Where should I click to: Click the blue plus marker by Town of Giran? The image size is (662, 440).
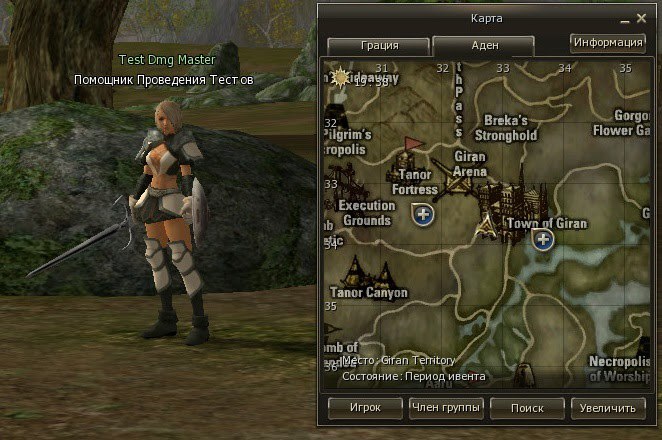(x=542, y=238)
